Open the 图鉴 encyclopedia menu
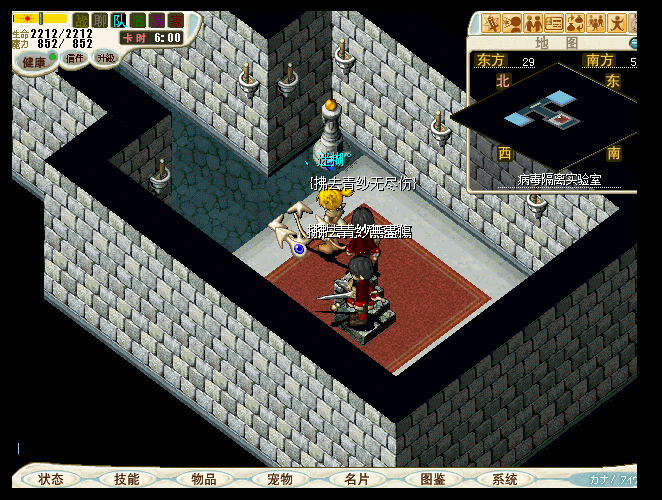The width and height of the screenshot is (662, 500). [433, 480]
